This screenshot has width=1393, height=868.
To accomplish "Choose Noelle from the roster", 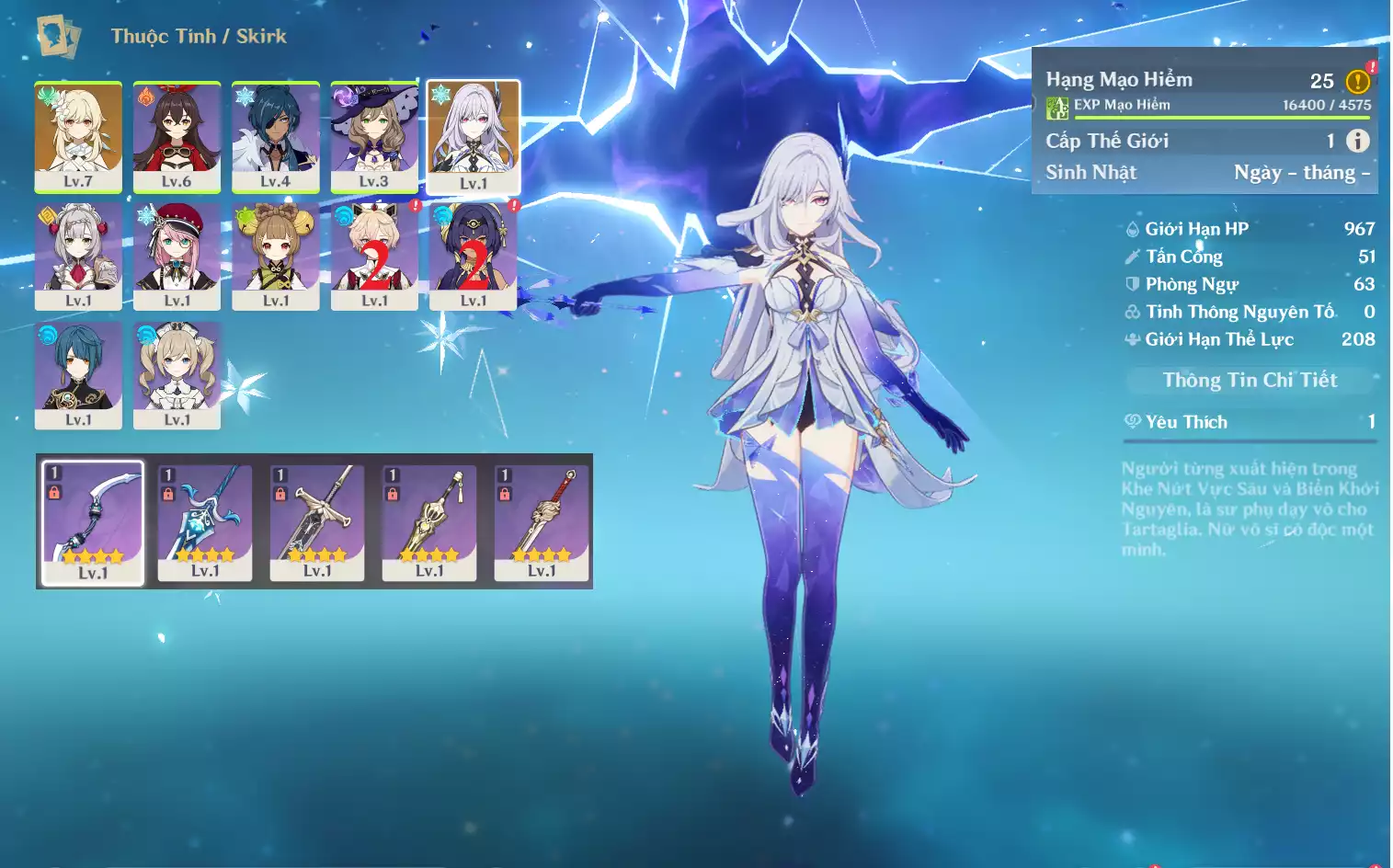I will click(78, 256).
